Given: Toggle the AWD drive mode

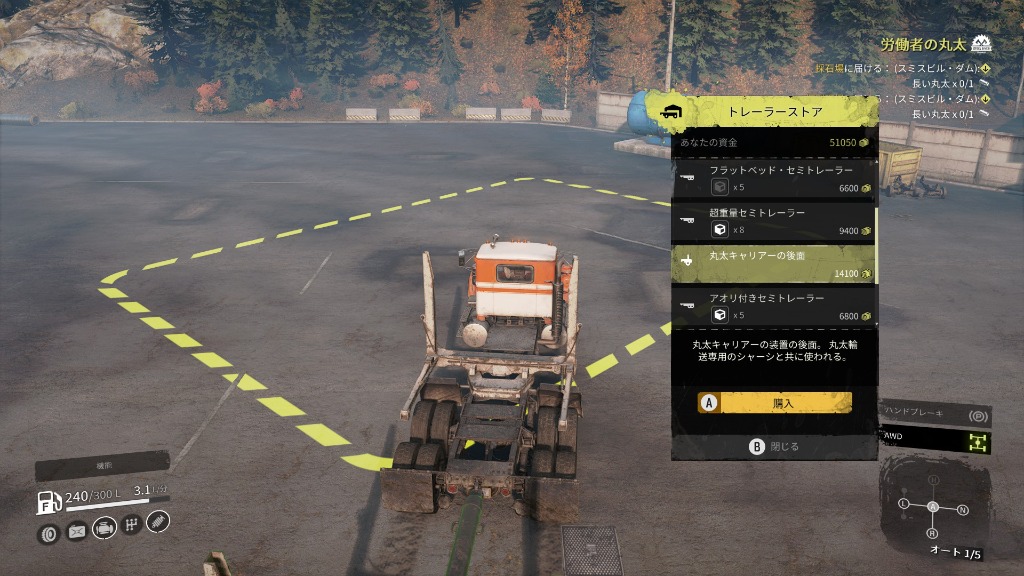Looking at the screenshot, I should pos(934,440).
